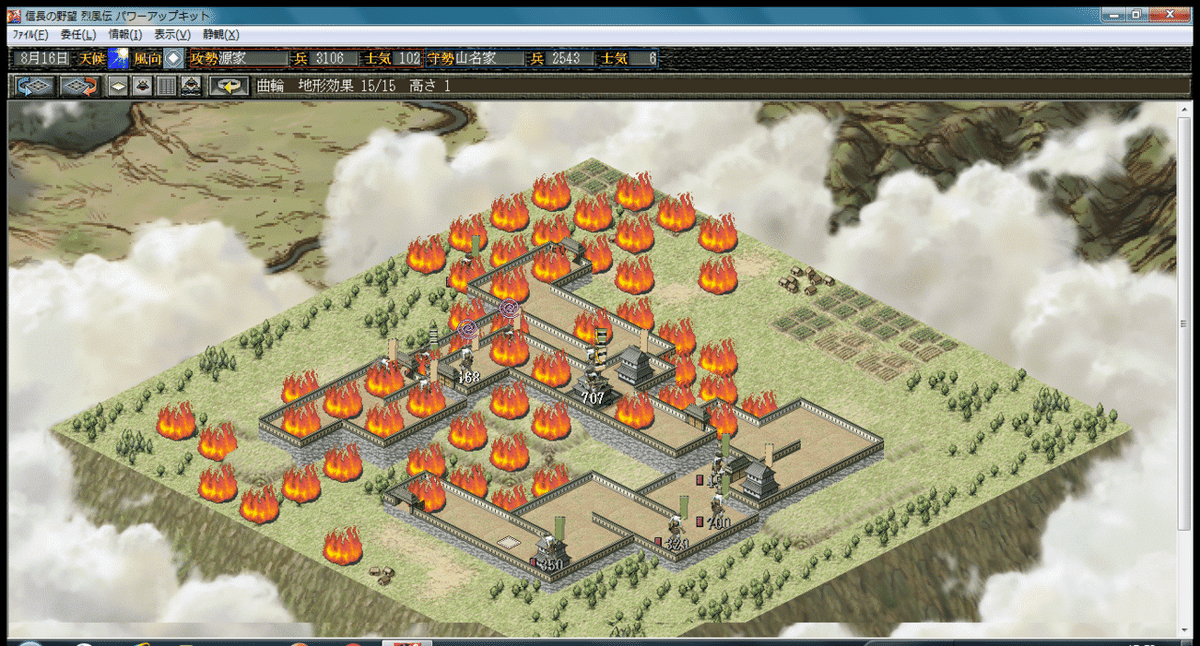
Task: Click the flat diamond tile toolbar icon
Action: 118,86
